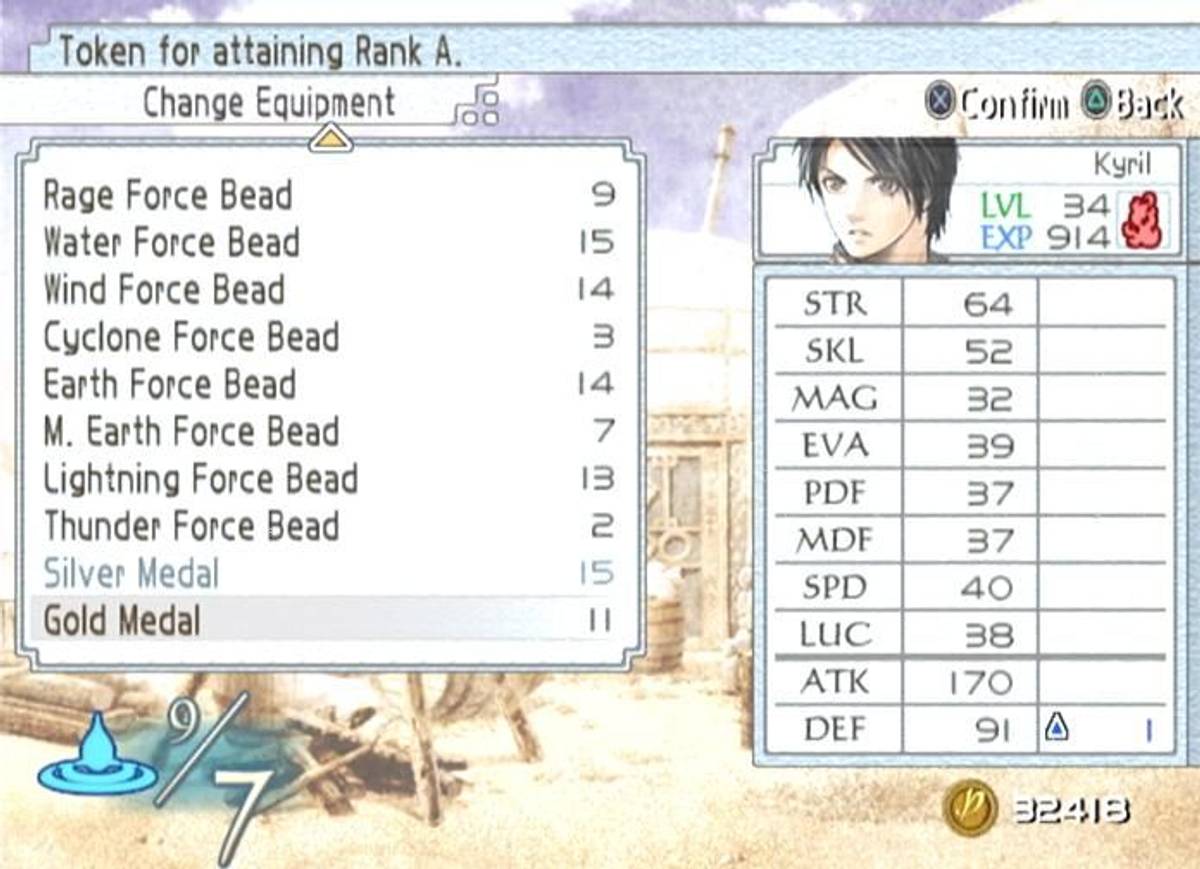1200x869 pixels.
Task: Select the Thunder Force Bead row
Action: point(191,526)
